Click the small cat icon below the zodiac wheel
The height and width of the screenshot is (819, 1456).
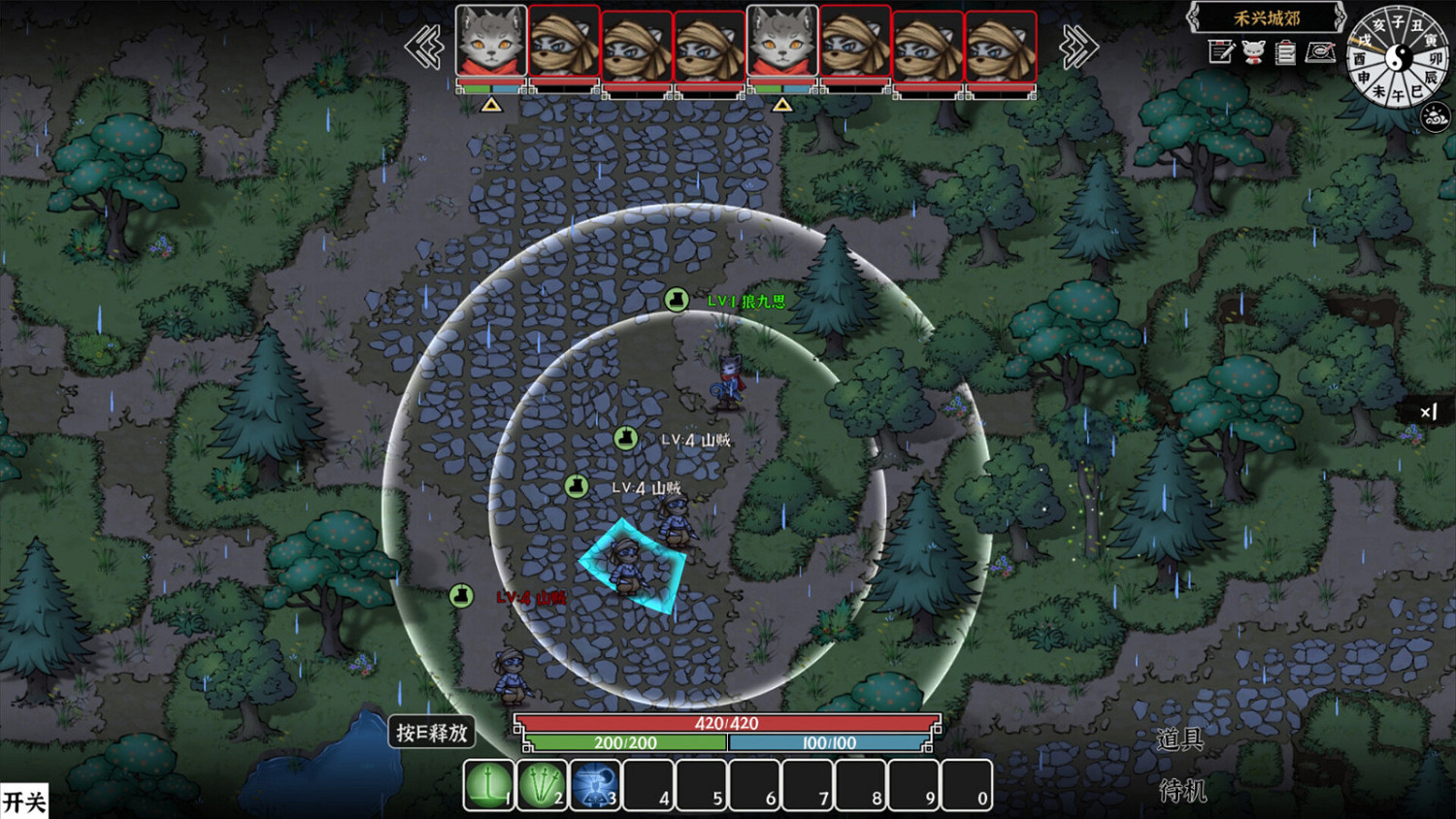pyautogui.click(x=1435, y=116)
